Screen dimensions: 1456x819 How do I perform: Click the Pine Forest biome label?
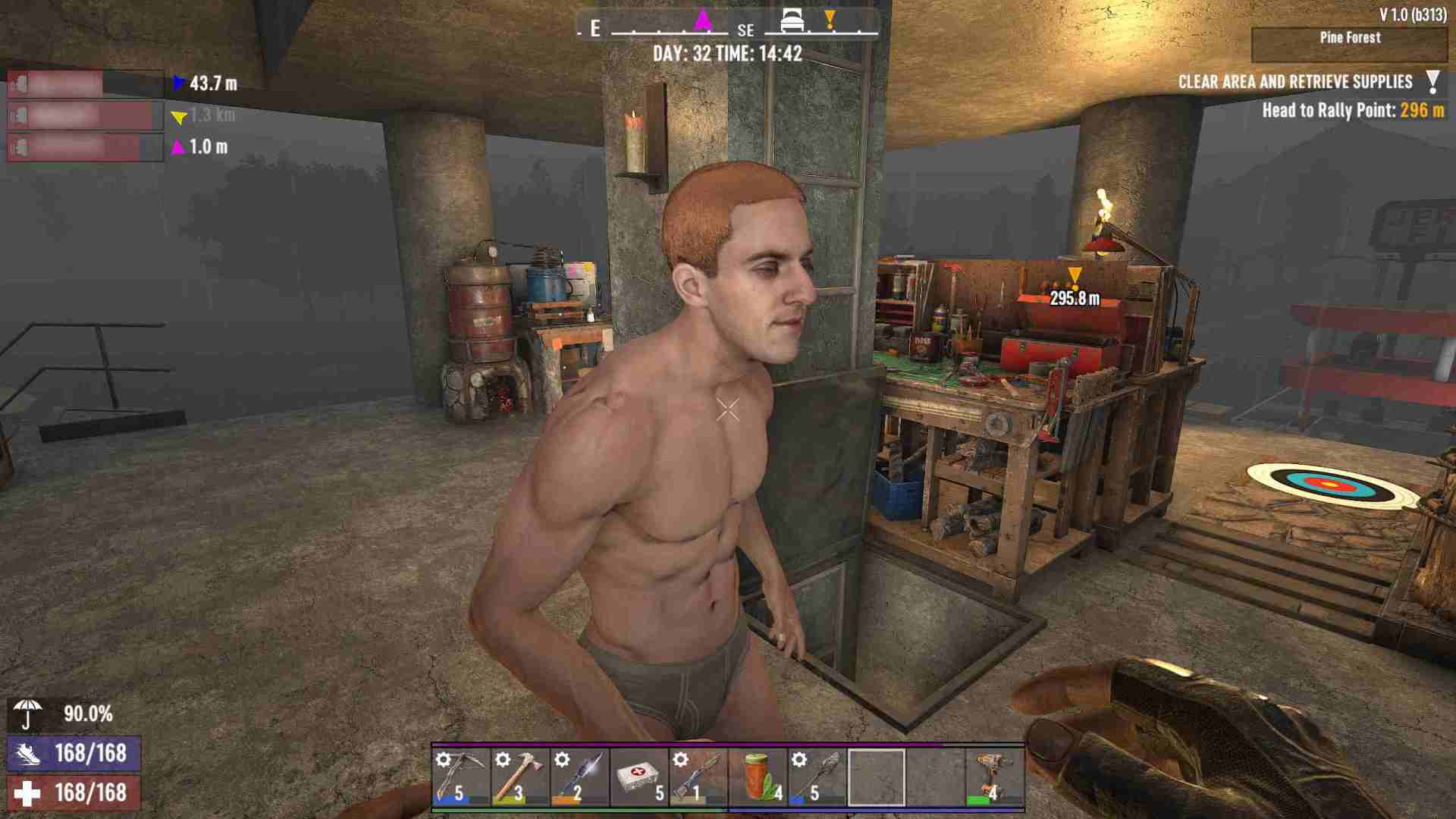point(1350,38)
